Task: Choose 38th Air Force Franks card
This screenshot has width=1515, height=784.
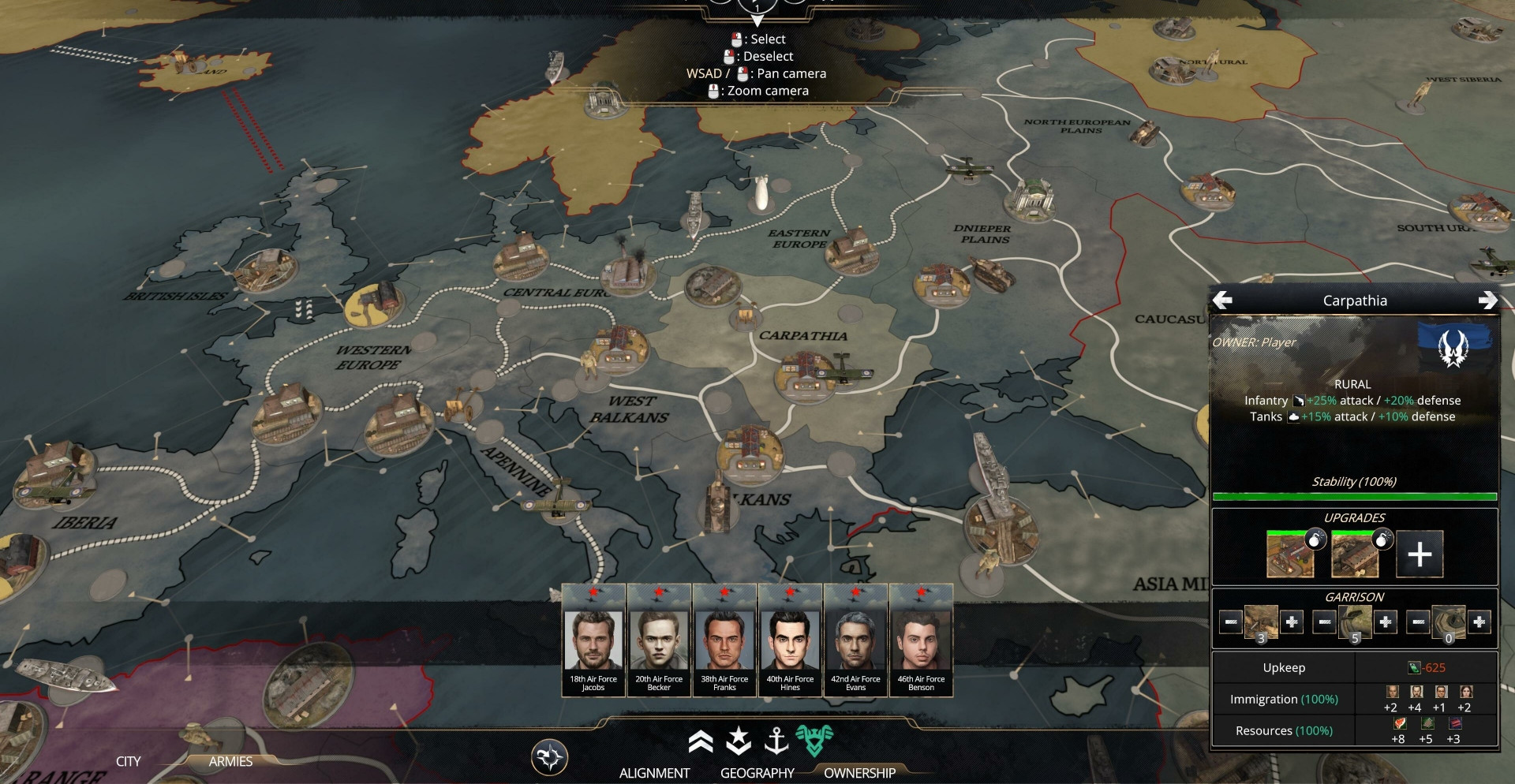Action: pos(724,640)
